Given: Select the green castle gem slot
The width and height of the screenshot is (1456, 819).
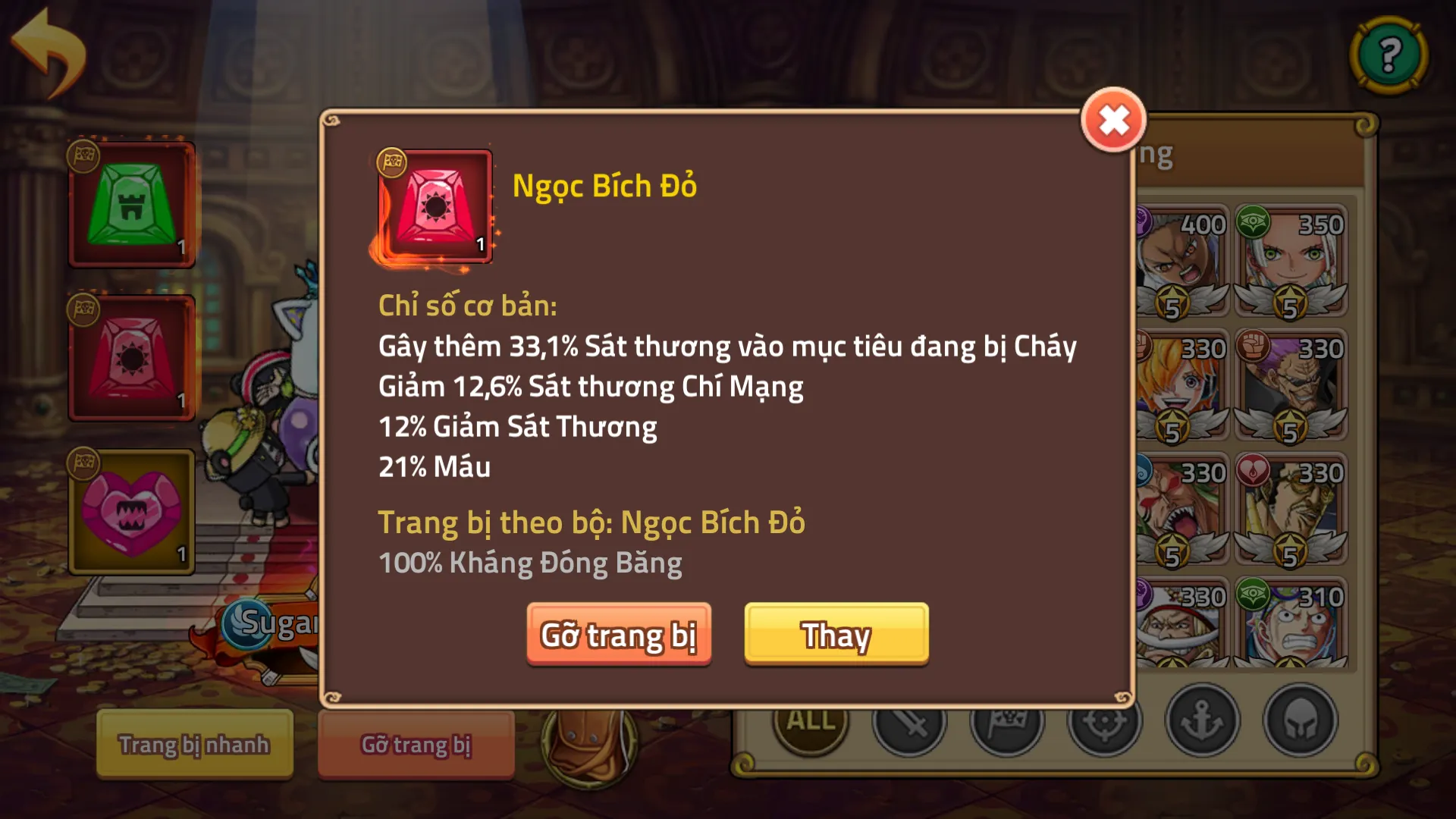Looking at the screenshot, I should [x=132, y=205].
